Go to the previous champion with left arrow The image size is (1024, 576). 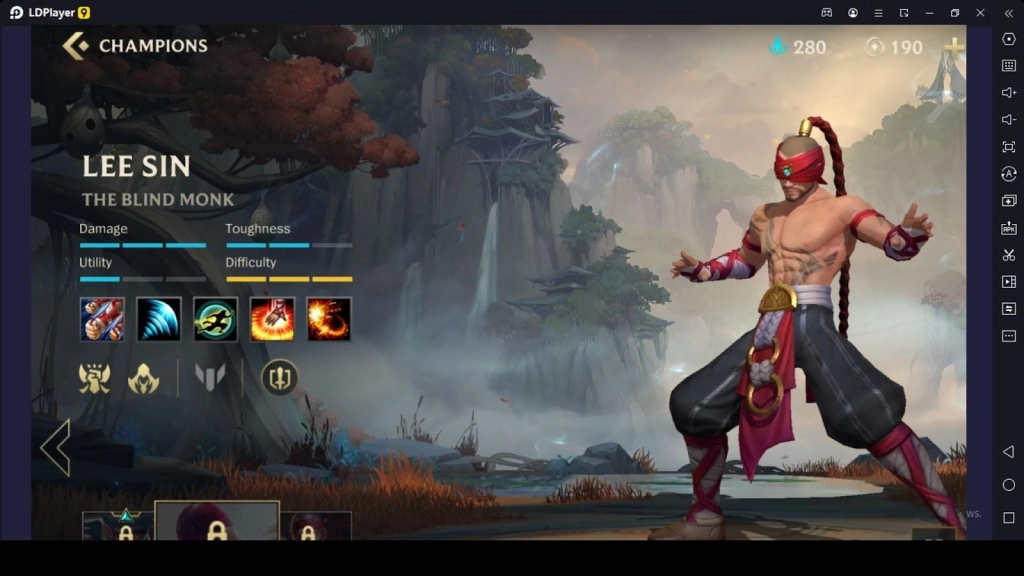(x=55, y=448)
